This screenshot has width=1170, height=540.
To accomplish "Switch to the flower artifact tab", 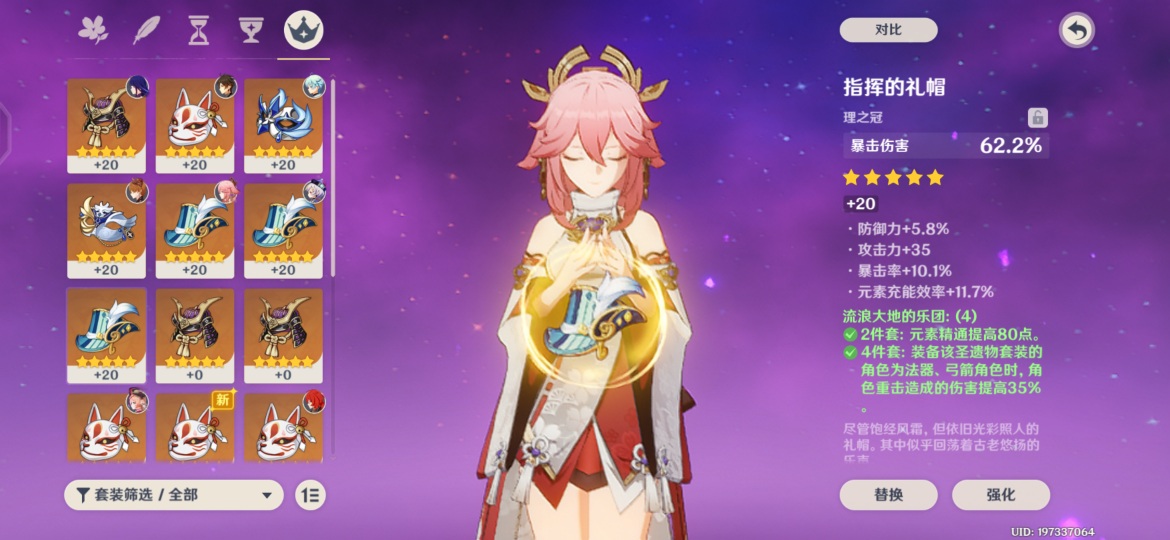I will click(93, 31).
